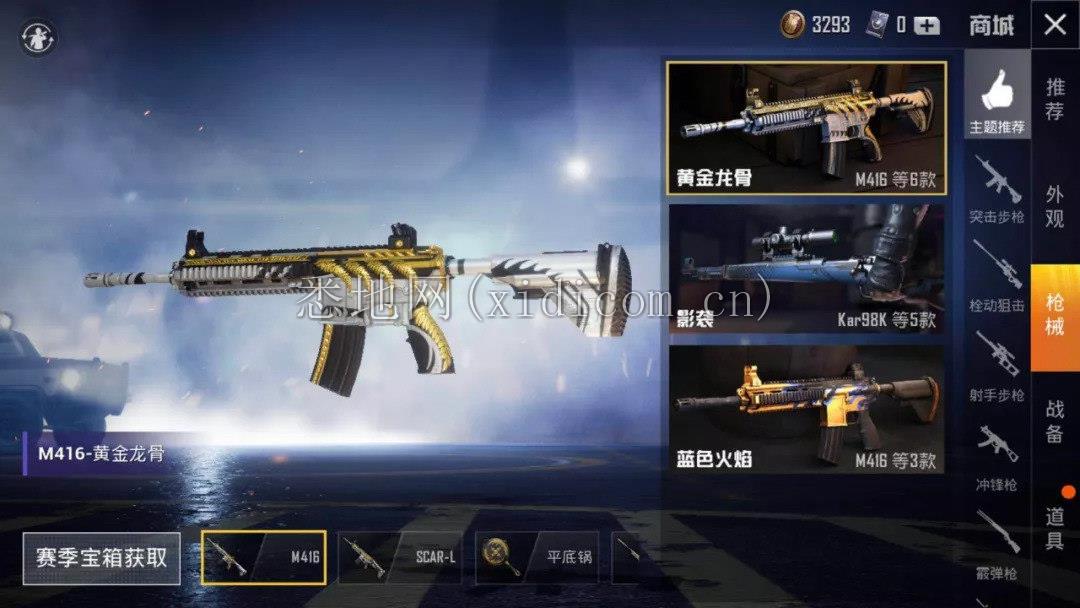
Task: Show the 突击步枪 assault rifle category
Action: coord(997,190)
